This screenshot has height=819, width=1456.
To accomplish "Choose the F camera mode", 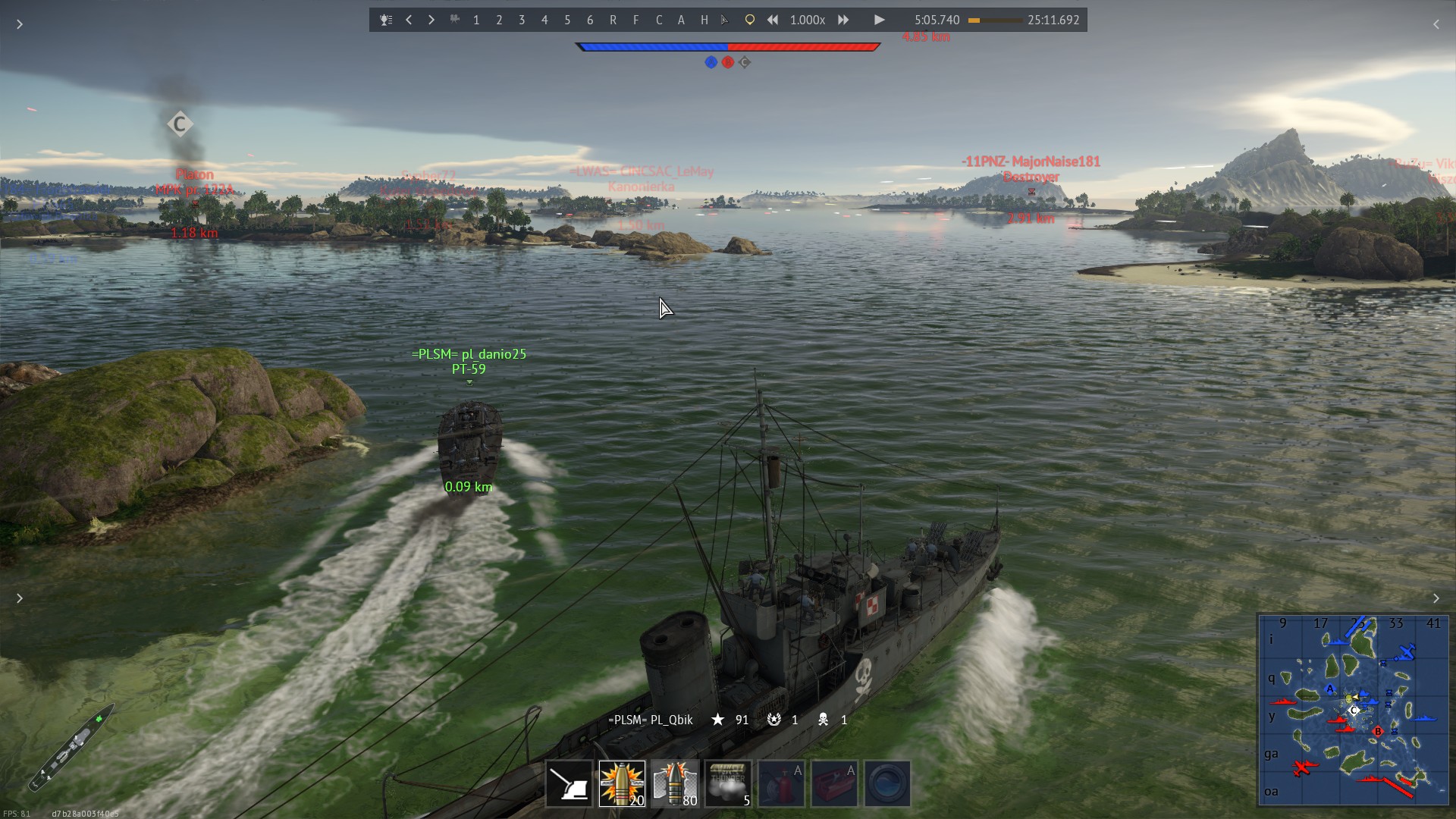I will coord(635,20).
